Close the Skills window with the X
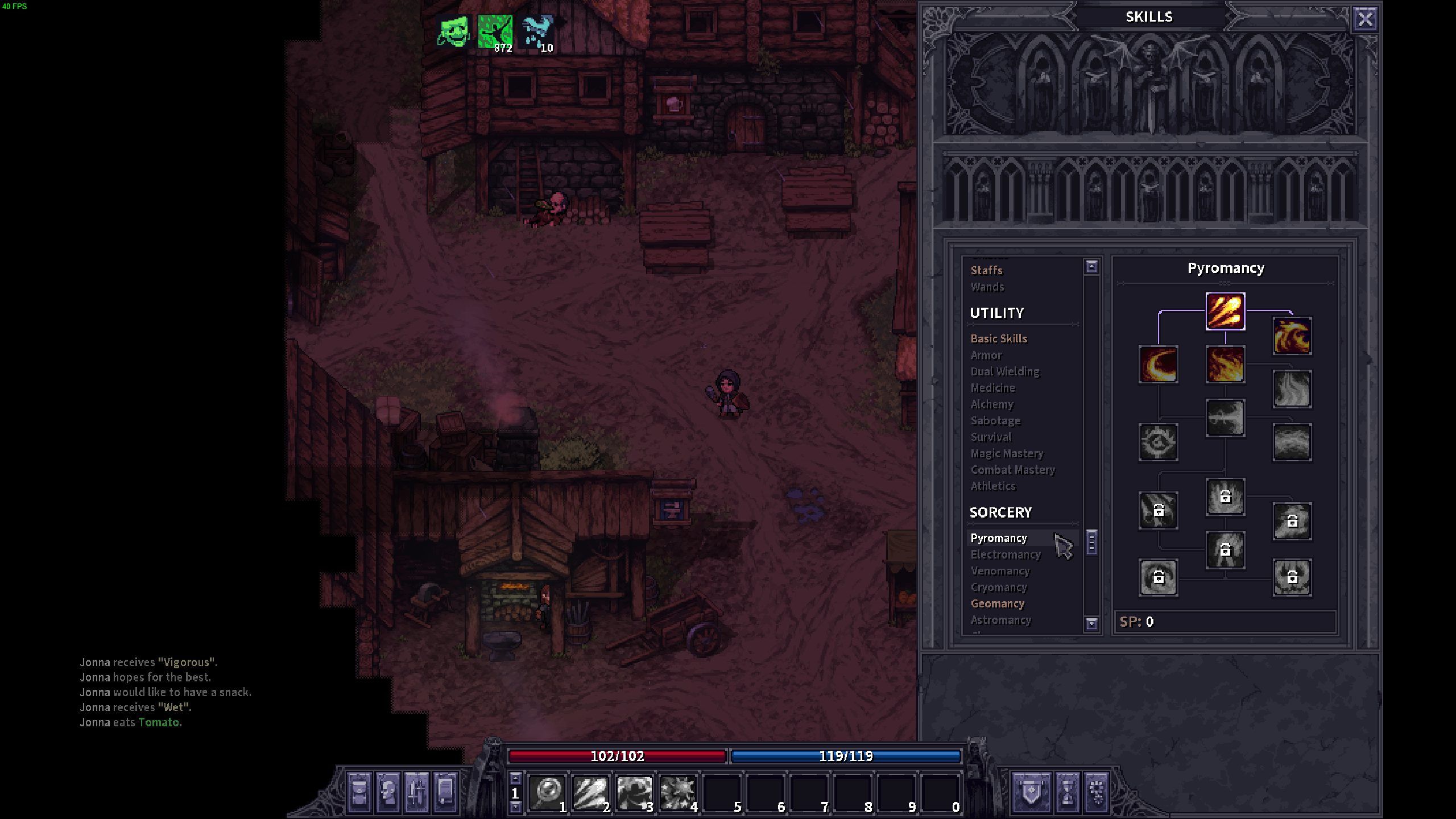This screenshot has height=819, width=1456. [x=1365, y=19]
